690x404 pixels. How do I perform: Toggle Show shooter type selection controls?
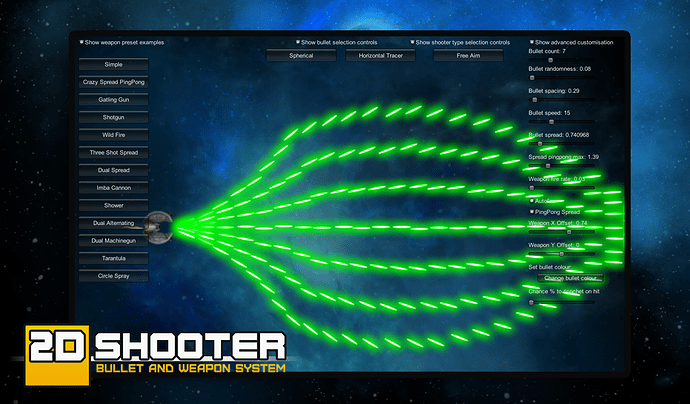(413, 43)
